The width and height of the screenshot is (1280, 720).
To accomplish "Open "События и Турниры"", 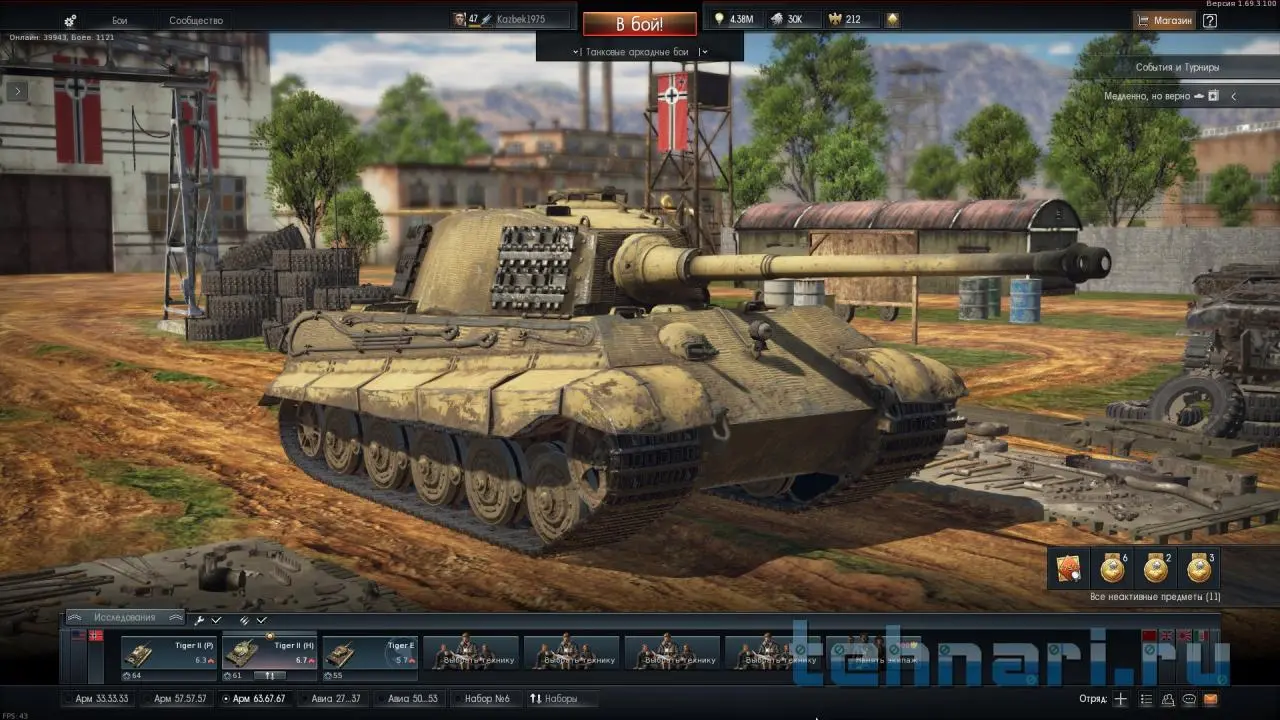I will (1176, 67).
